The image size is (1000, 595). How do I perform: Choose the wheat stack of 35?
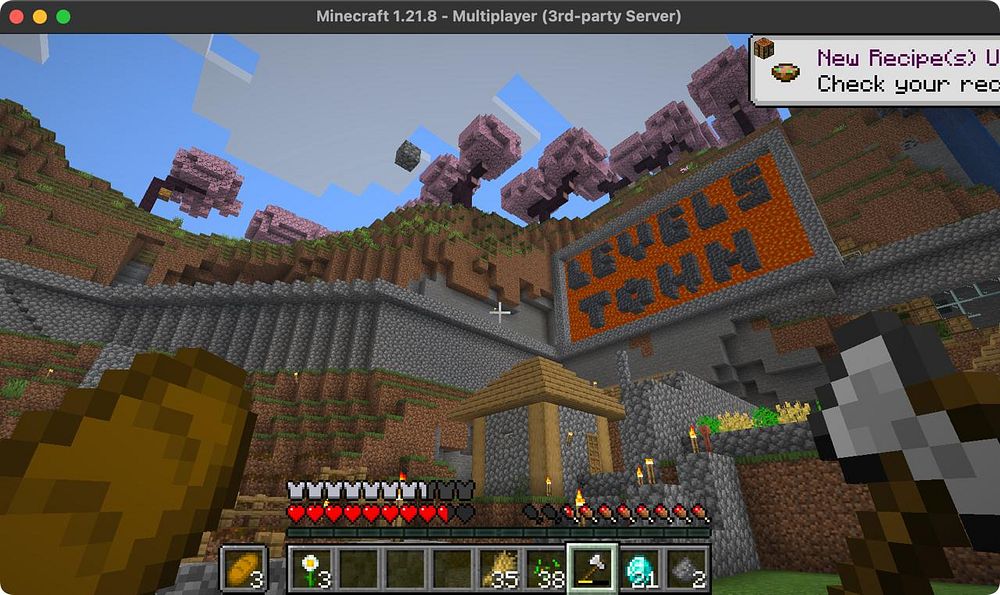[500, 570]
